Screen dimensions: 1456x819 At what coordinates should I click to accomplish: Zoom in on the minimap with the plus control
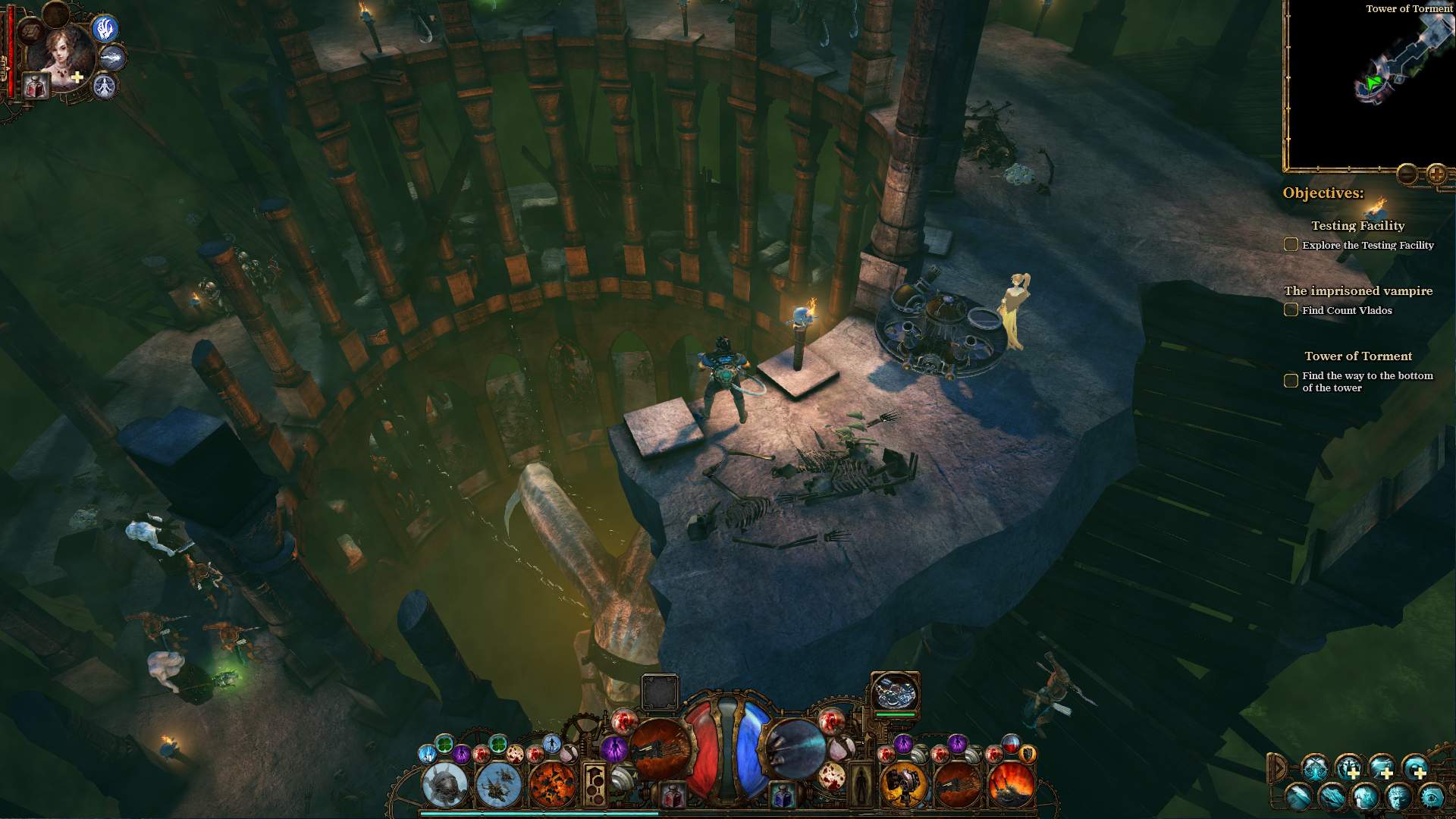[x=1436, y=174]
